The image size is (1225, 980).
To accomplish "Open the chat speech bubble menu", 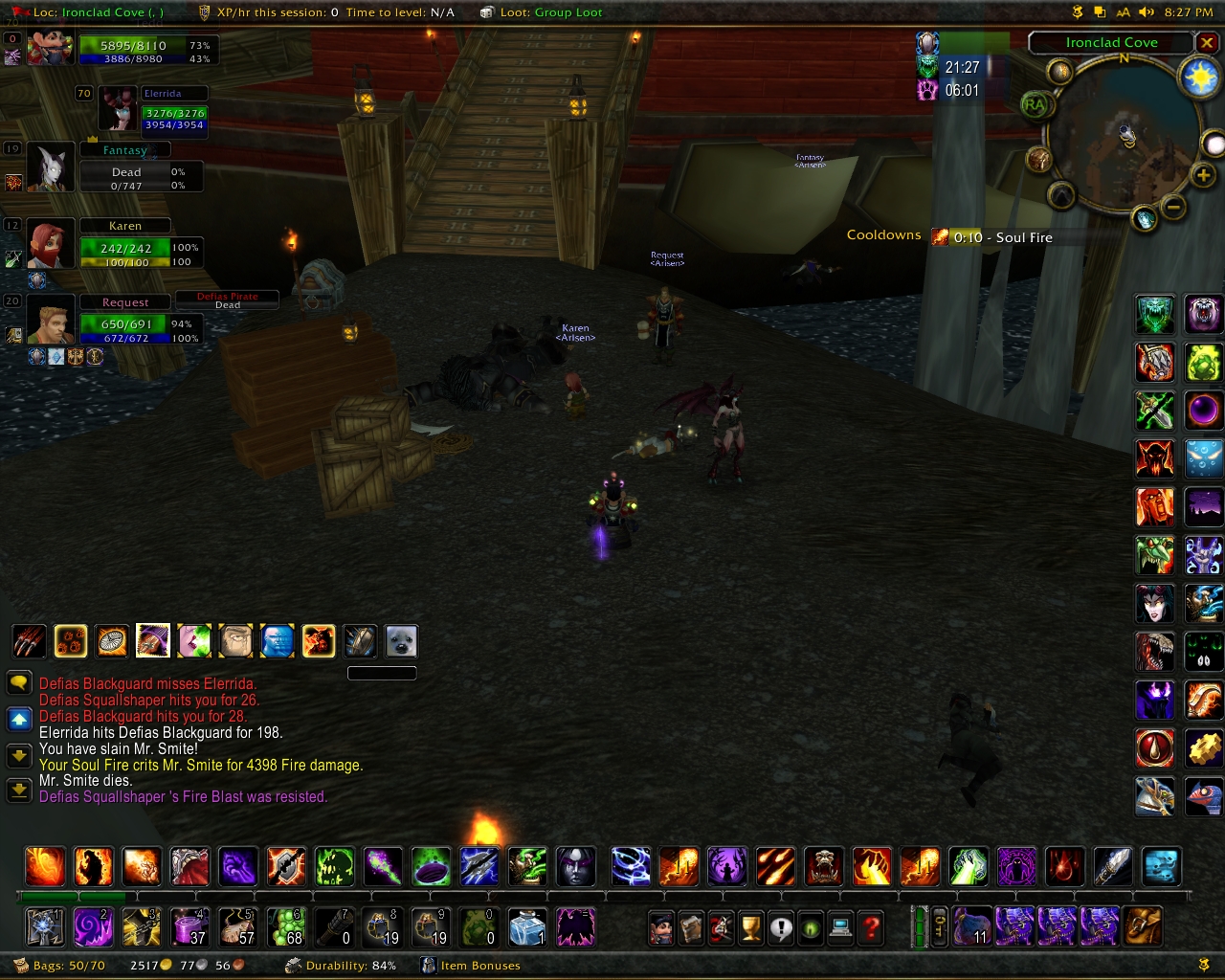I will click(x=19, y=683).
